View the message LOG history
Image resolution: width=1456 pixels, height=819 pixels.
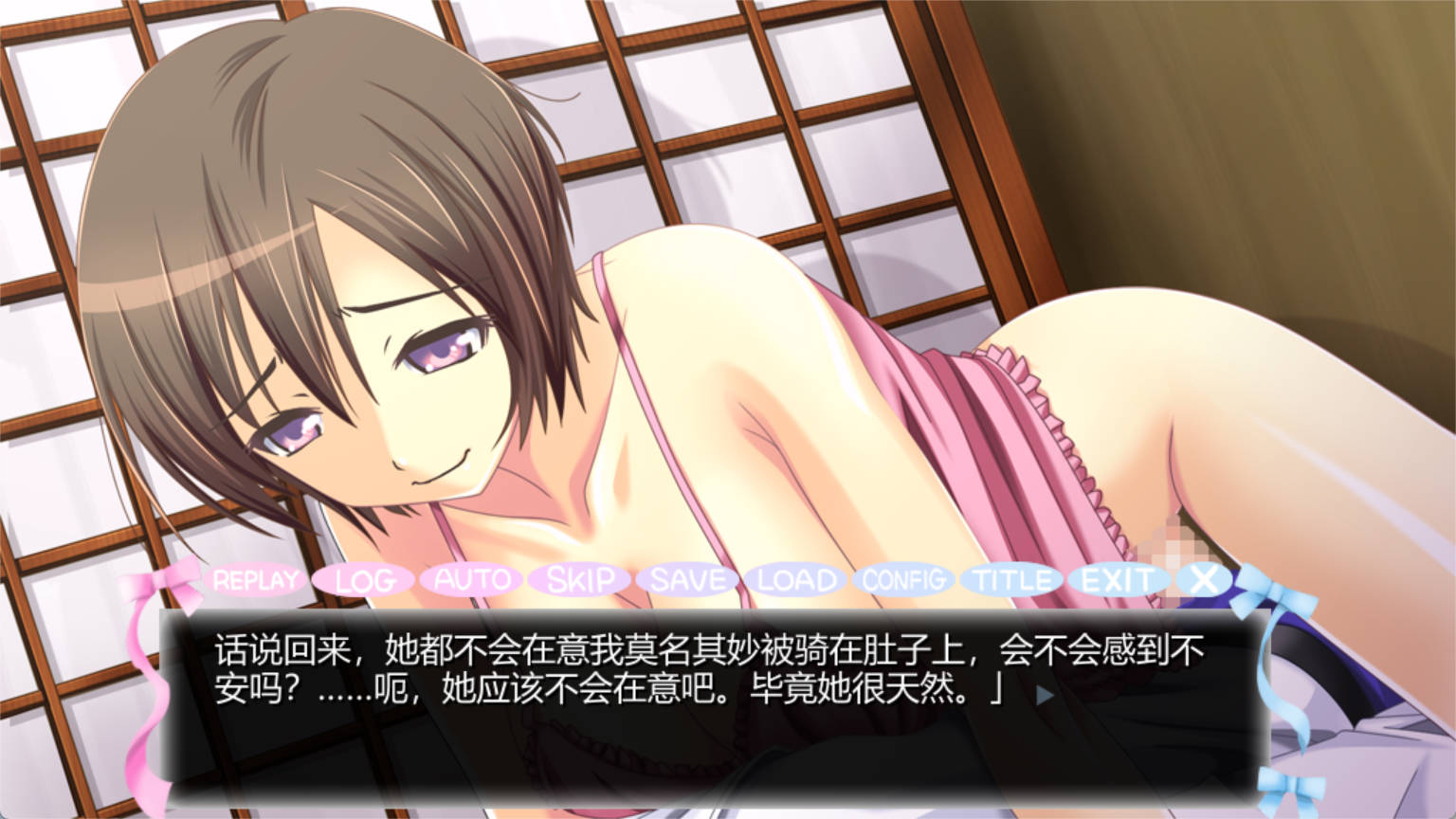[x=366, y=579]
